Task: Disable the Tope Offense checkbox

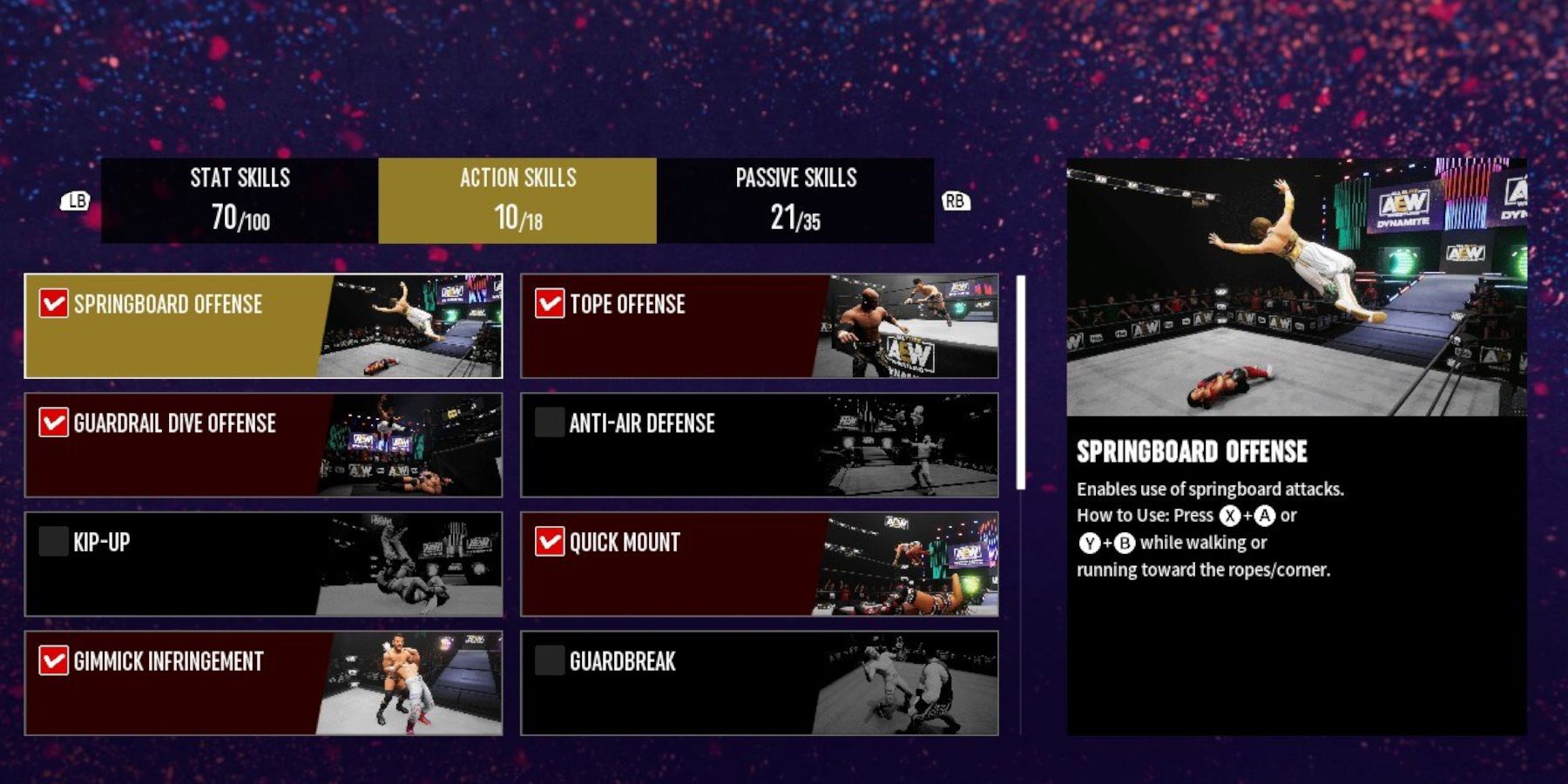Action: 549,305
